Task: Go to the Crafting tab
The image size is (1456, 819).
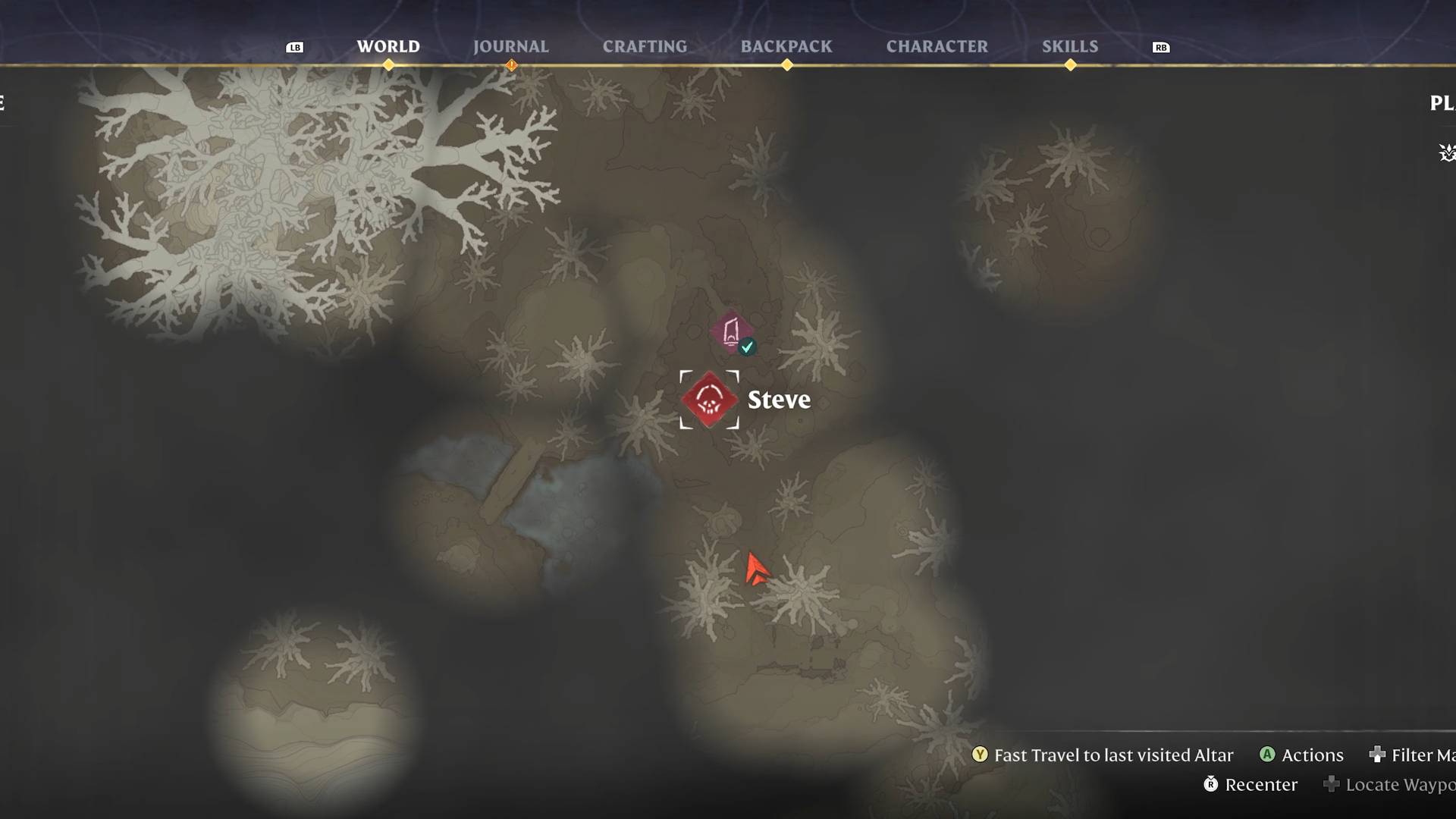Action: click(x=645, y=46)
